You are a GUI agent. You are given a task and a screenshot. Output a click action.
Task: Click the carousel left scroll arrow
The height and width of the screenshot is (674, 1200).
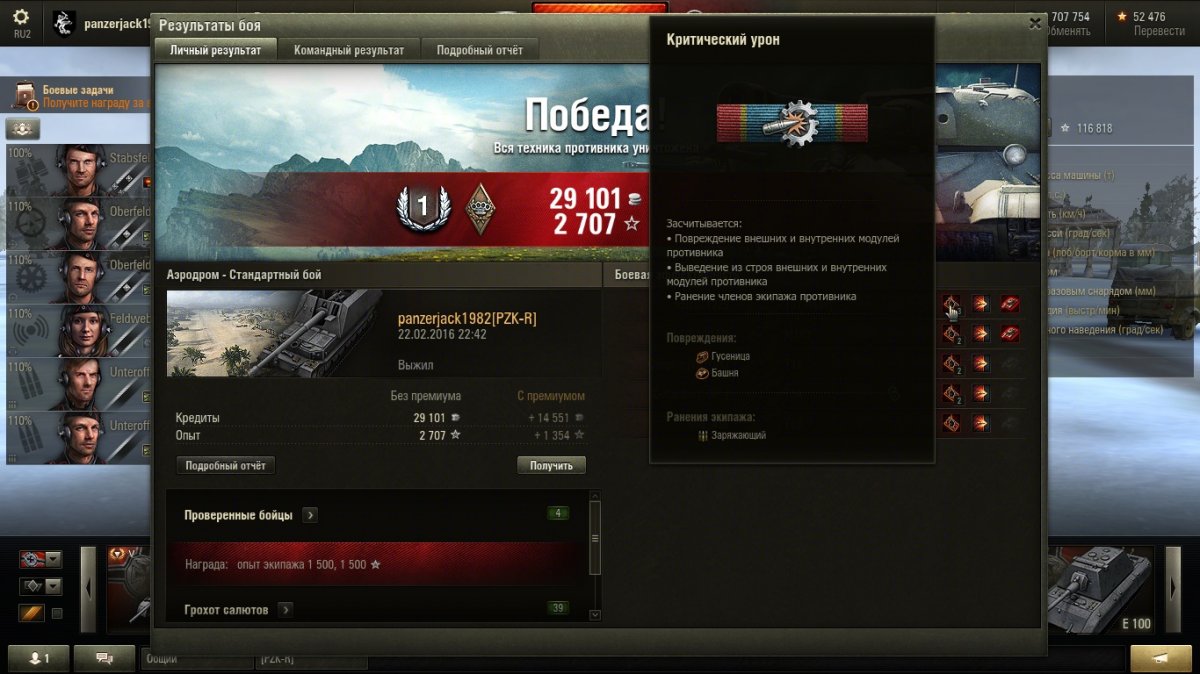pos(88,589)
